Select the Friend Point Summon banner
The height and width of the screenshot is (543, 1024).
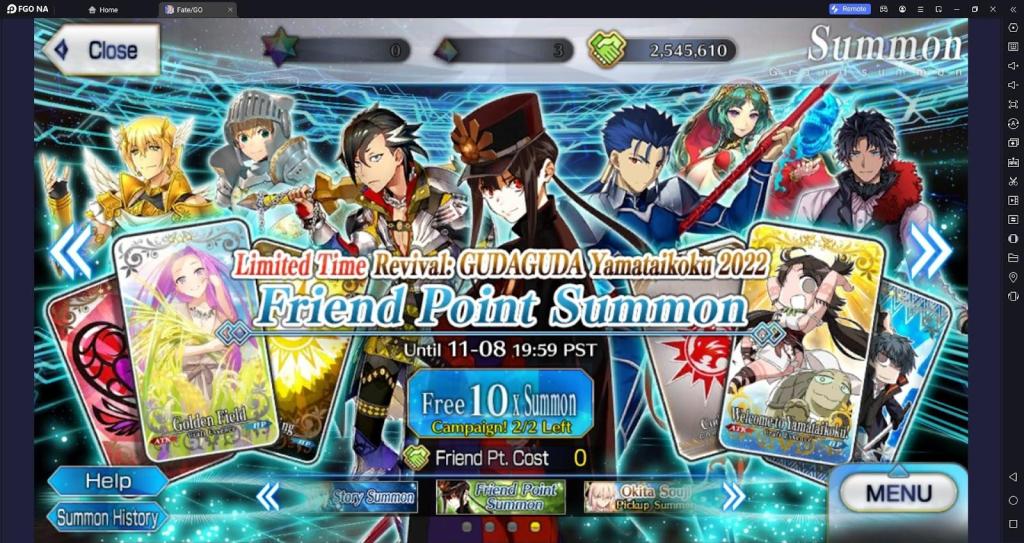(x=500, y=496)
